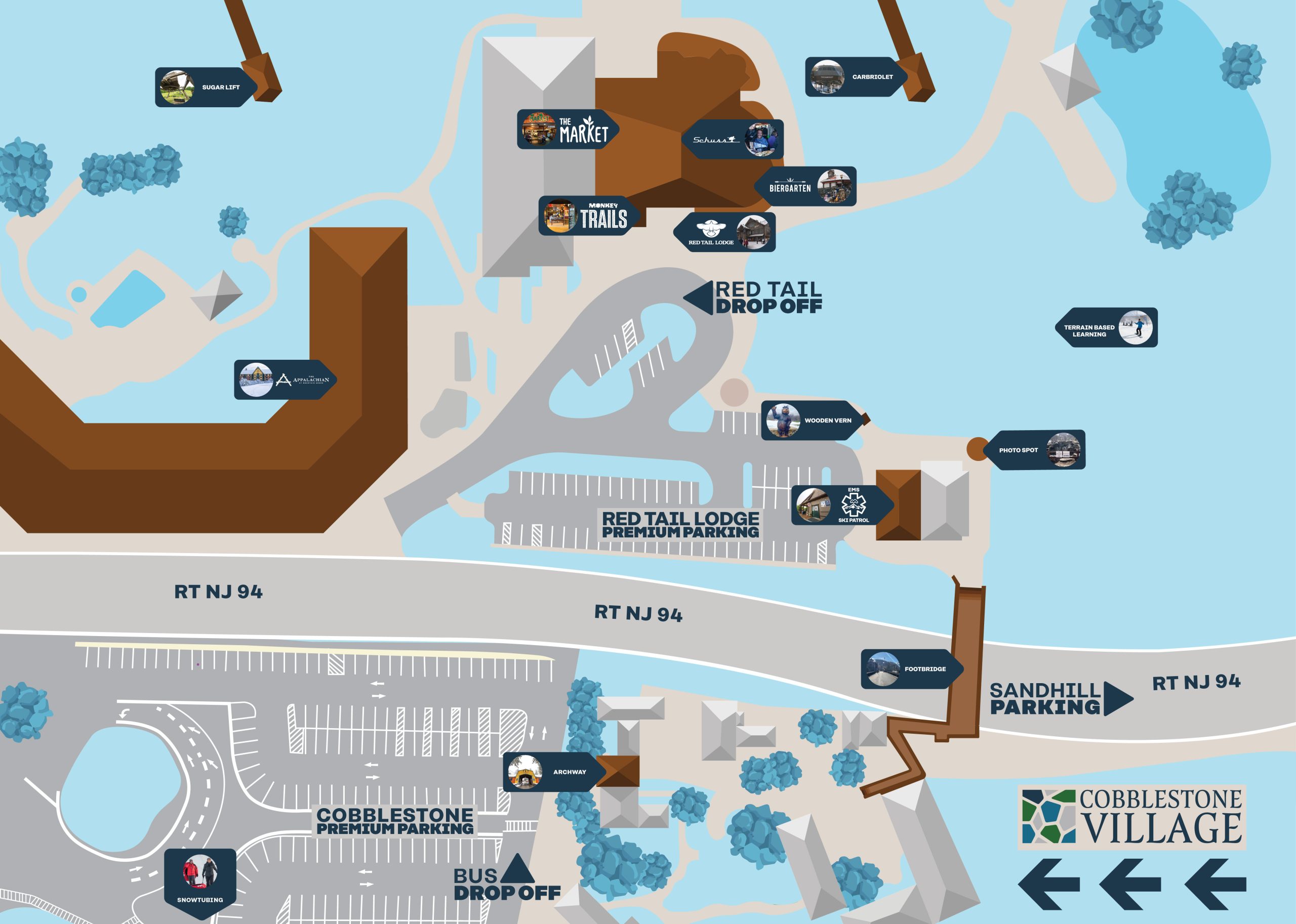
Task: Choose The Market location tag
Action: click(566, 129)
